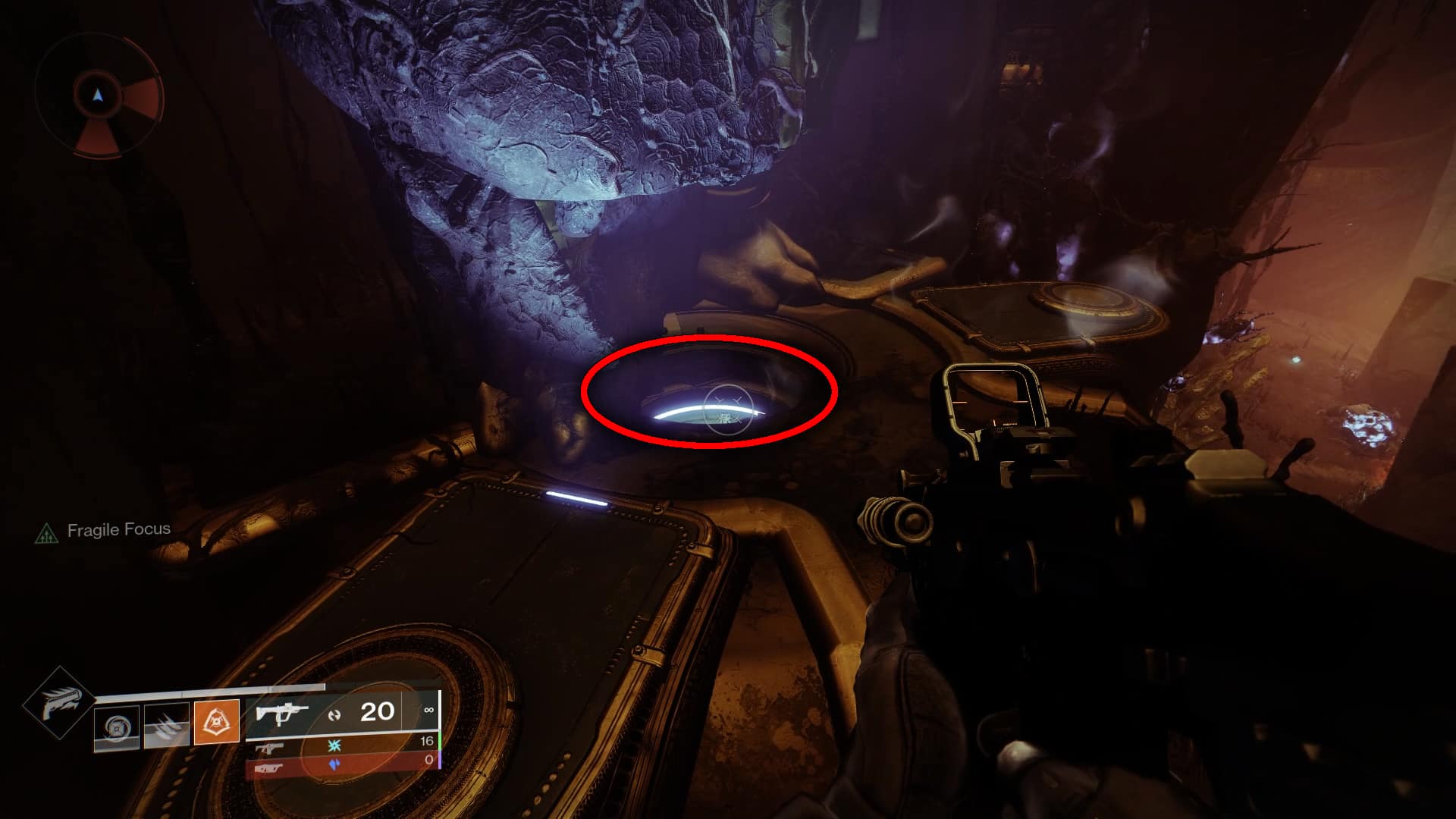Click the orange class ability icon
Image resolution: width=1456 pixels, height=819 pixels.
[x=217, y=719]
